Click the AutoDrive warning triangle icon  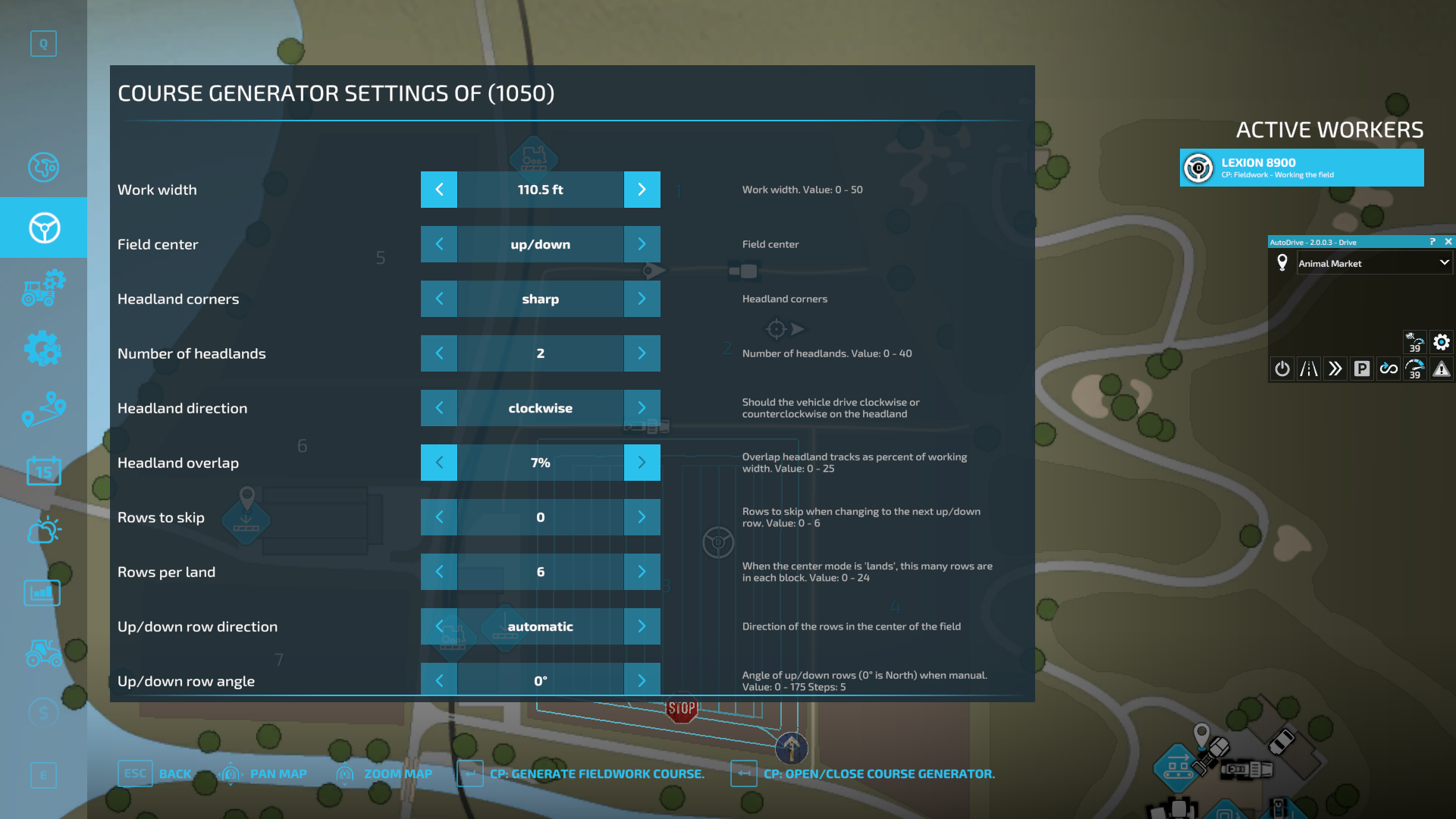tap(1442, 369)
